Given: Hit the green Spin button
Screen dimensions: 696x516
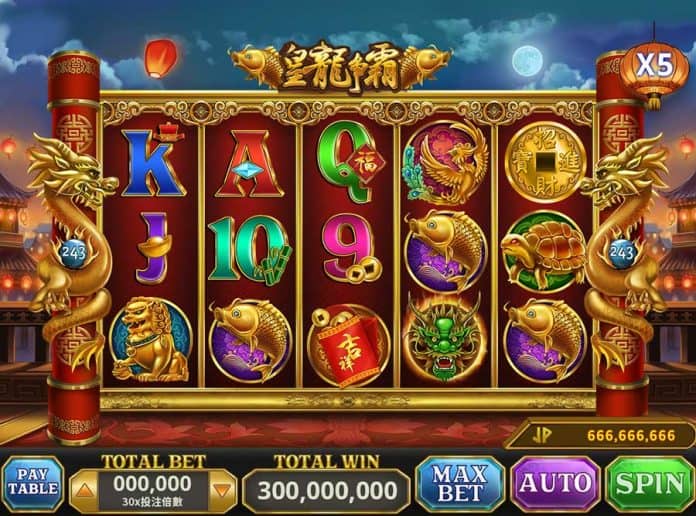Looking at the screenshot, I should (x=650, y=486).
